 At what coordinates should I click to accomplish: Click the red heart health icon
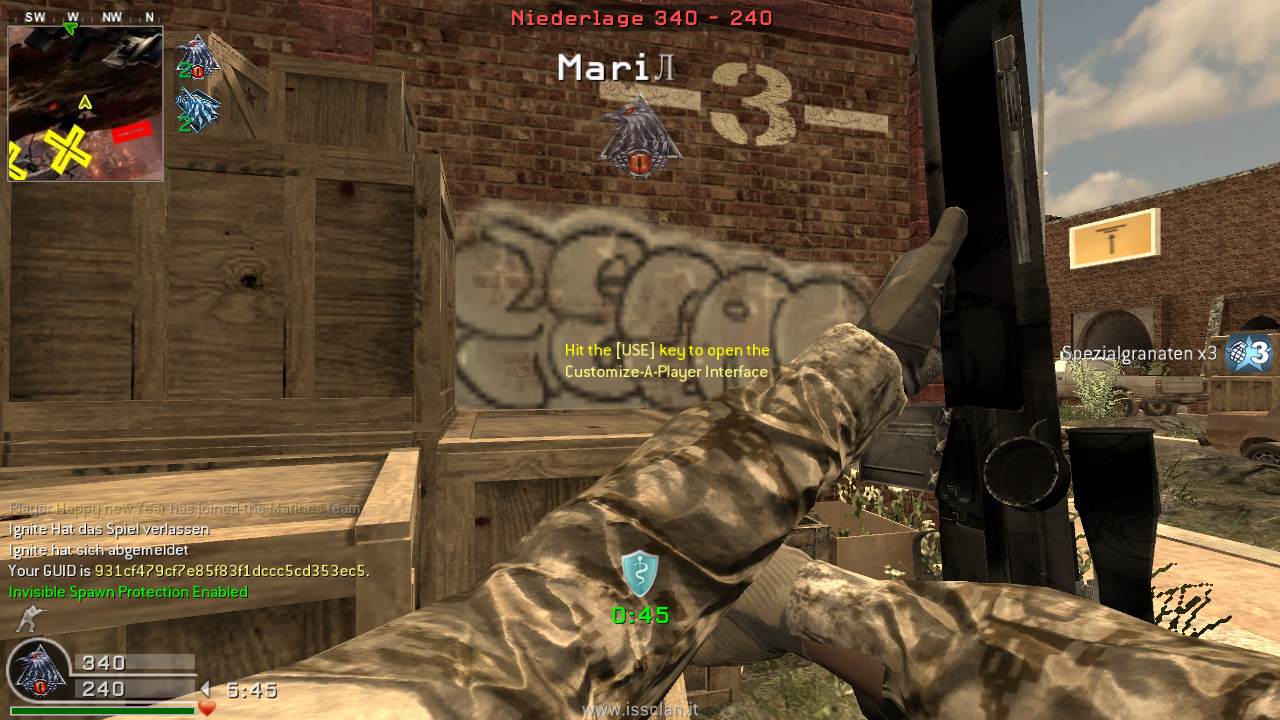207,709
